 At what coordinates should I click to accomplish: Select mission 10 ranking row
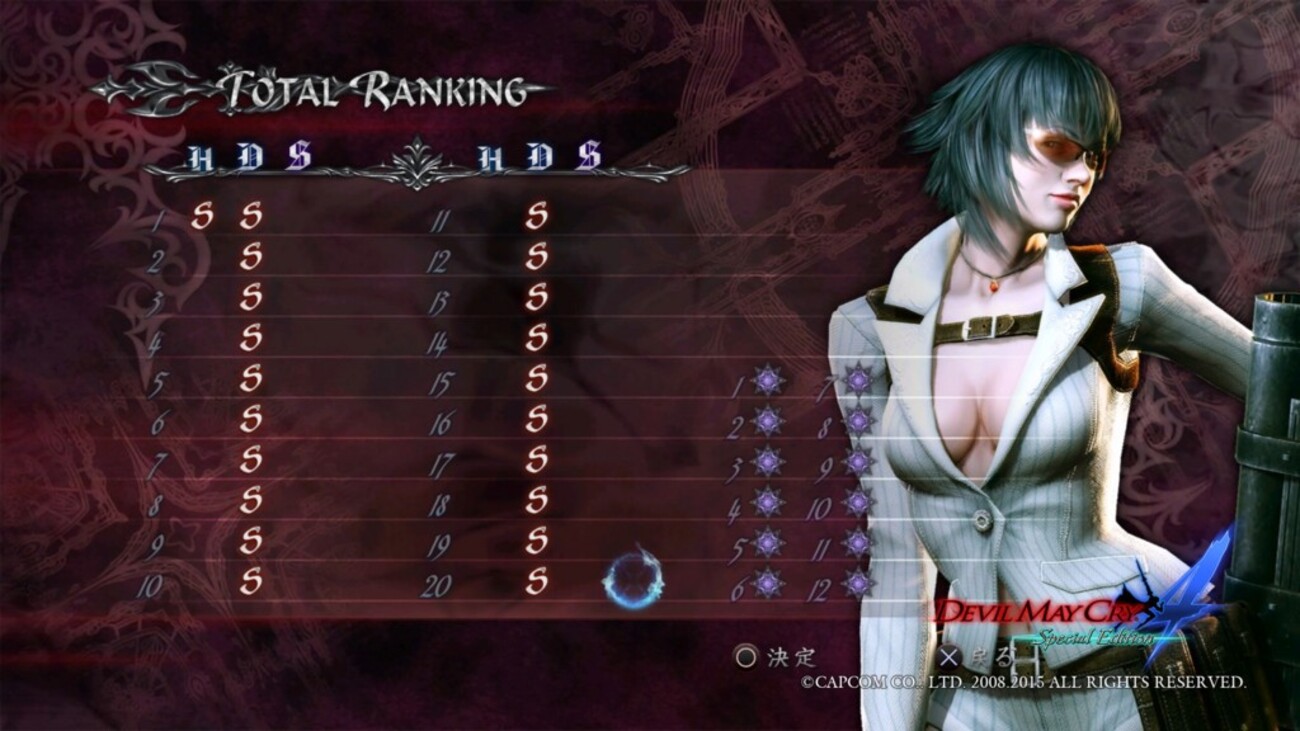pos(250,581)
